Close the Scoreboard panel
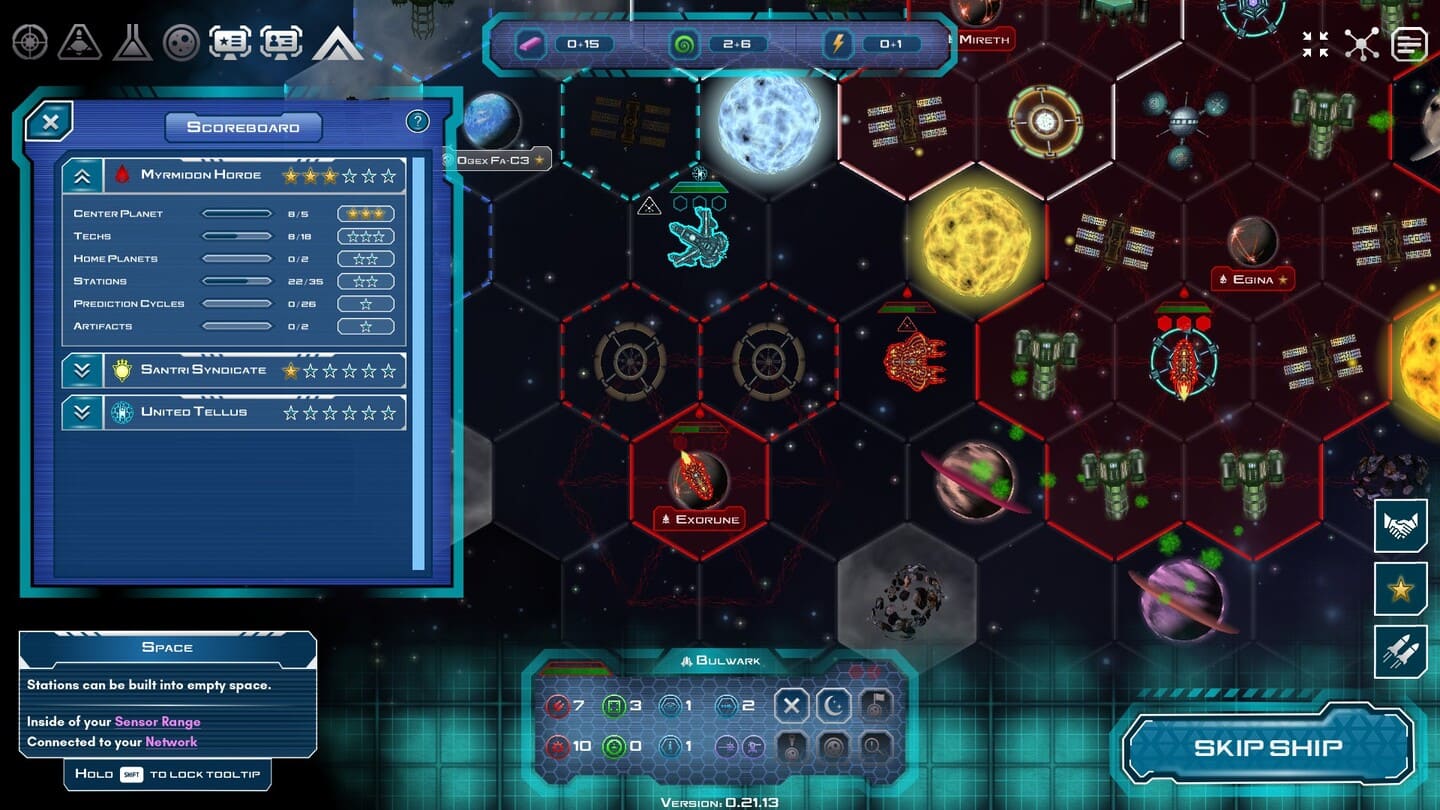Screen dimensions: 1440x810 (50, 122)
